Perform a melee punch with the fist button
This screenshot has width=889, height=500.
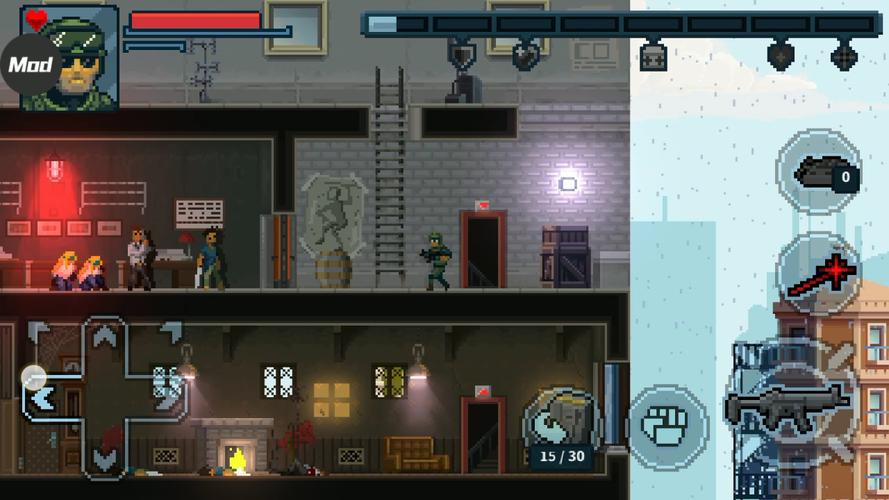(668, 425)
